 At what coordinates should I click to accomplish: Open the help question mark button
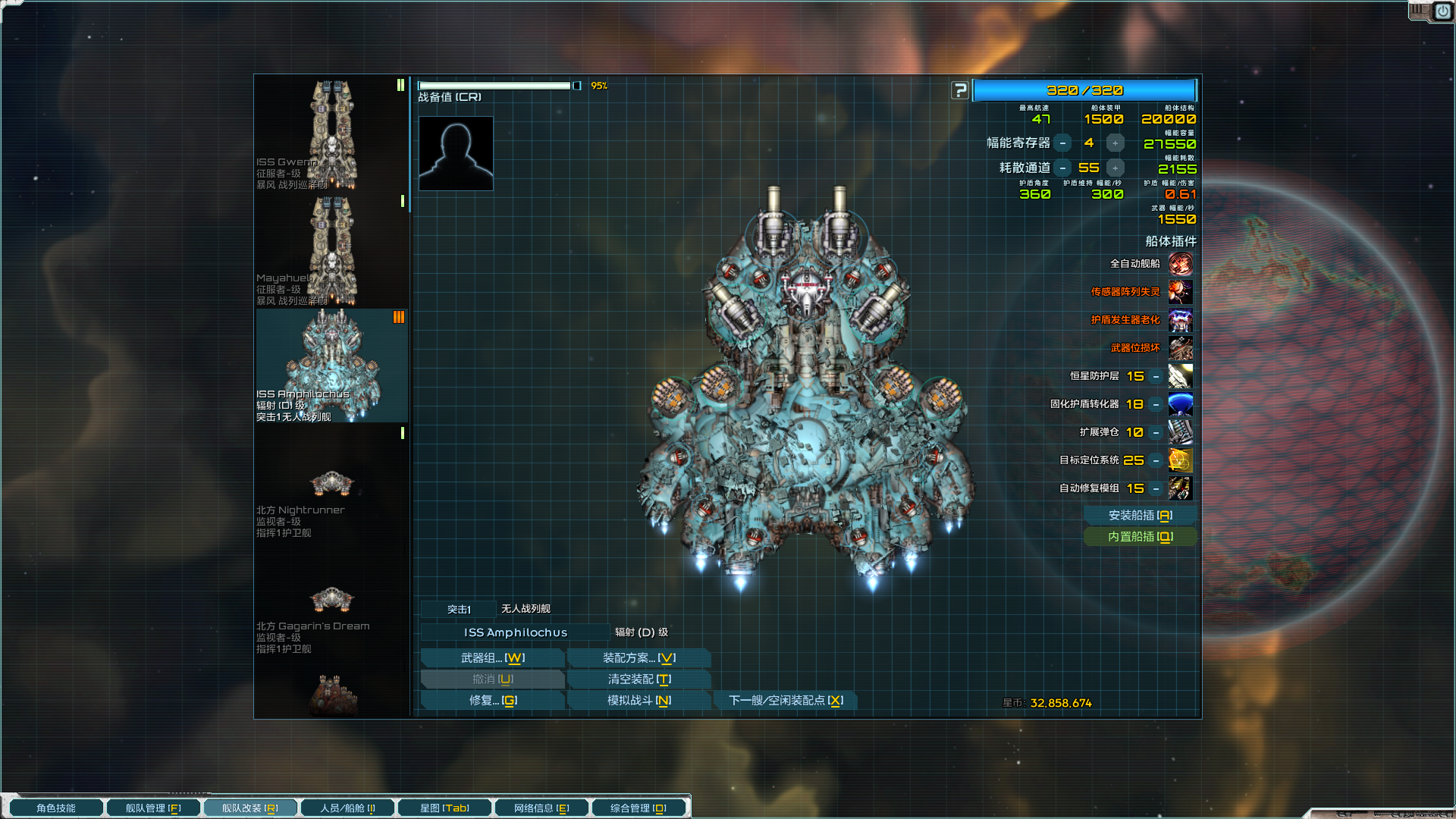click(960, 91)
